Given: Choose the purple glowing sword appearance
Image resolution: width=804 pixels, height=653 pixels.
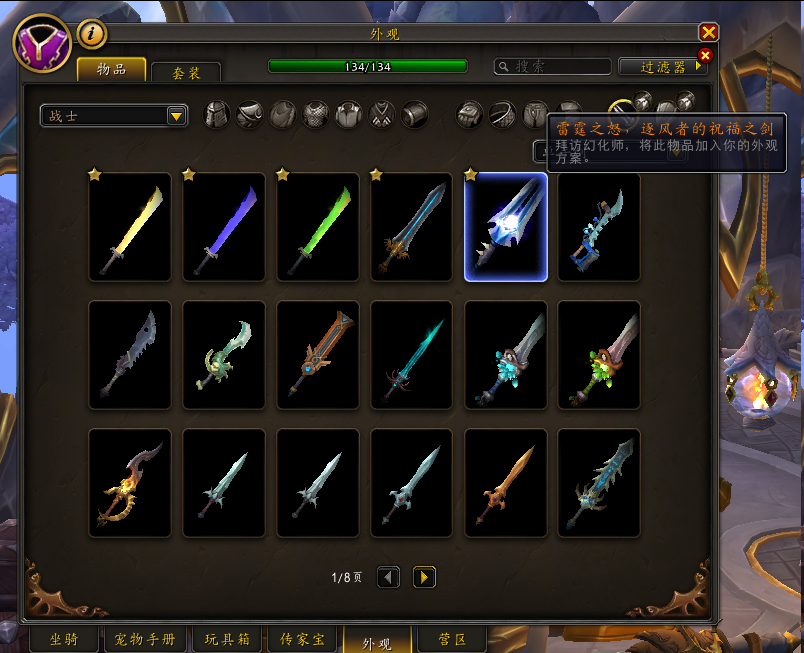Looking at the screenshot, I should click(x=224, y=227).
